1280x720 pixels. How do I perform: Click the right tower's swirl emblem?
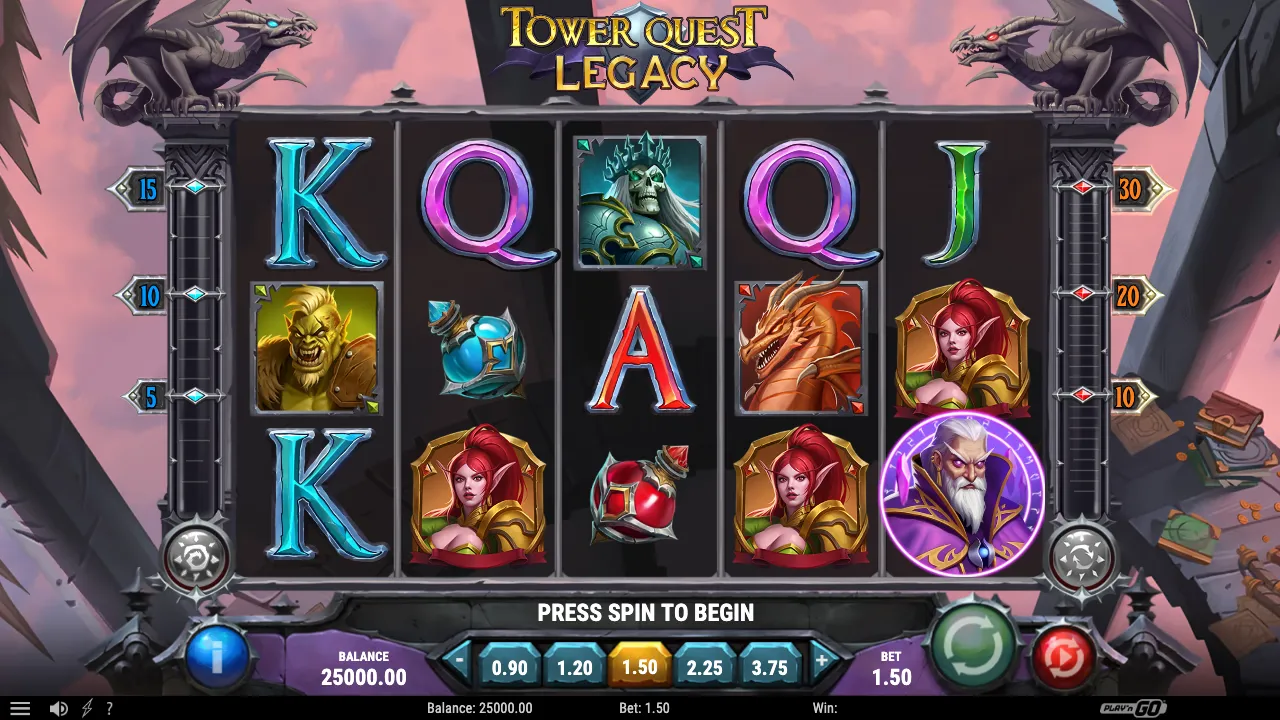(x=1084, y=556)
